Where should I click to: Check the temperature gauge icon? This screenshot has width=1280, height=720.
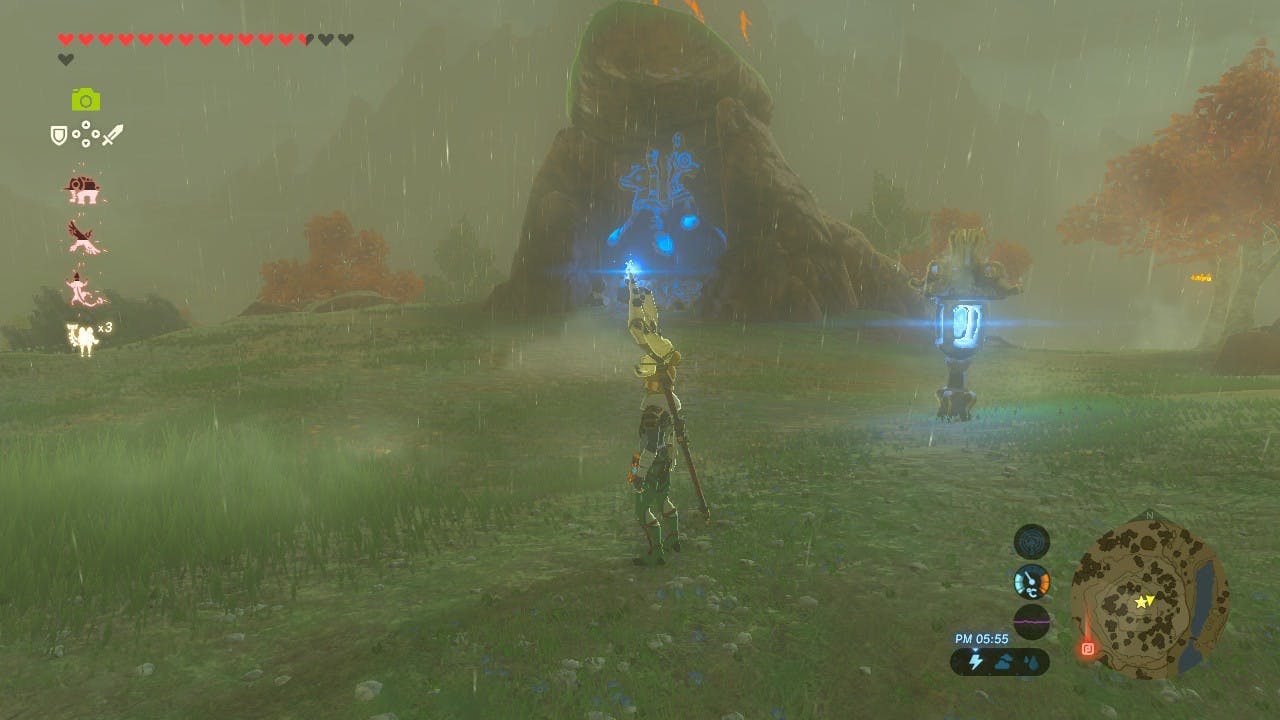click(1032, 581)
